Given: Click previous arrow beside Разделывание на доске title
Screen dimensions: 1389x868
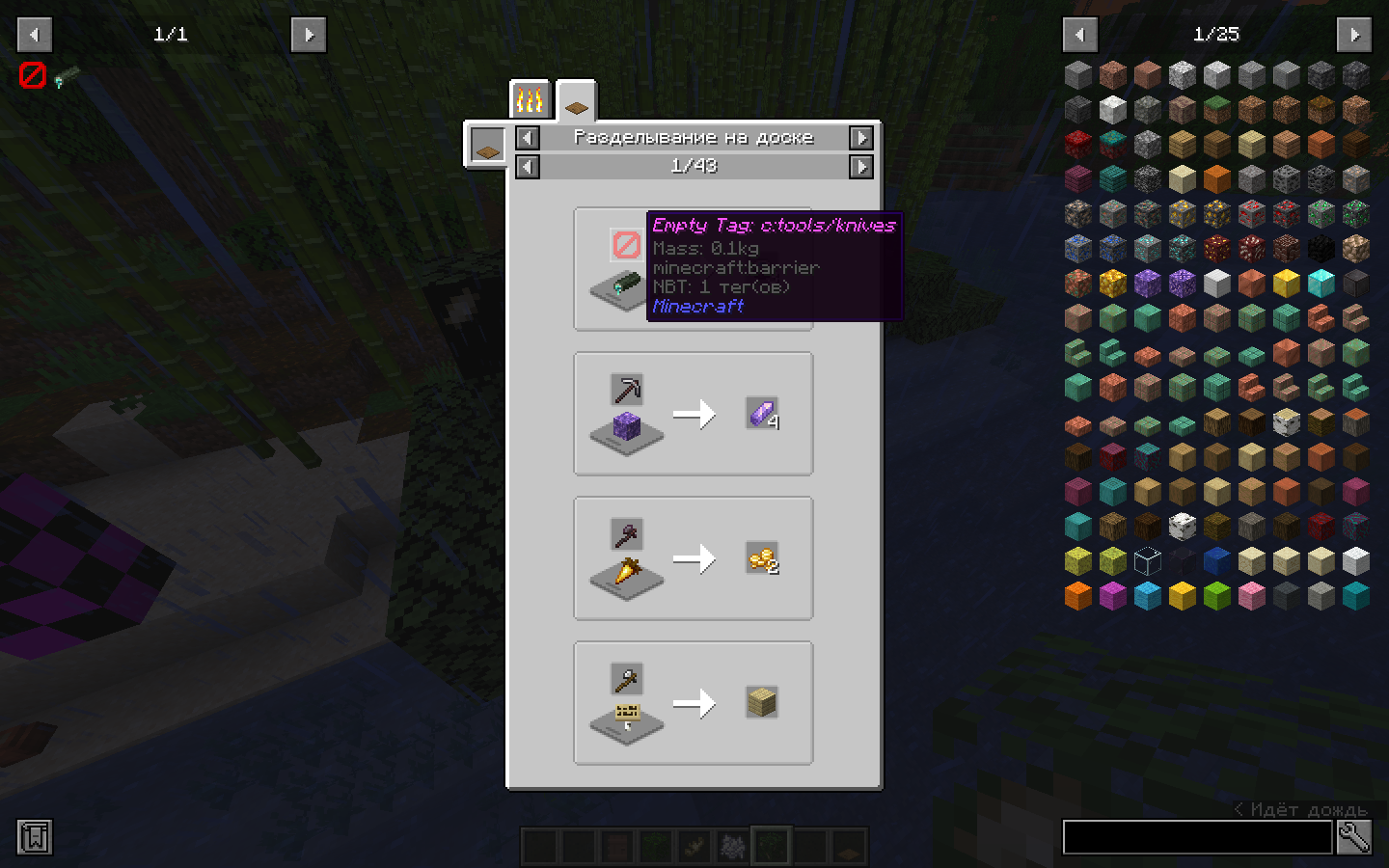Looking at the screenshot, I should coord(527,138).
